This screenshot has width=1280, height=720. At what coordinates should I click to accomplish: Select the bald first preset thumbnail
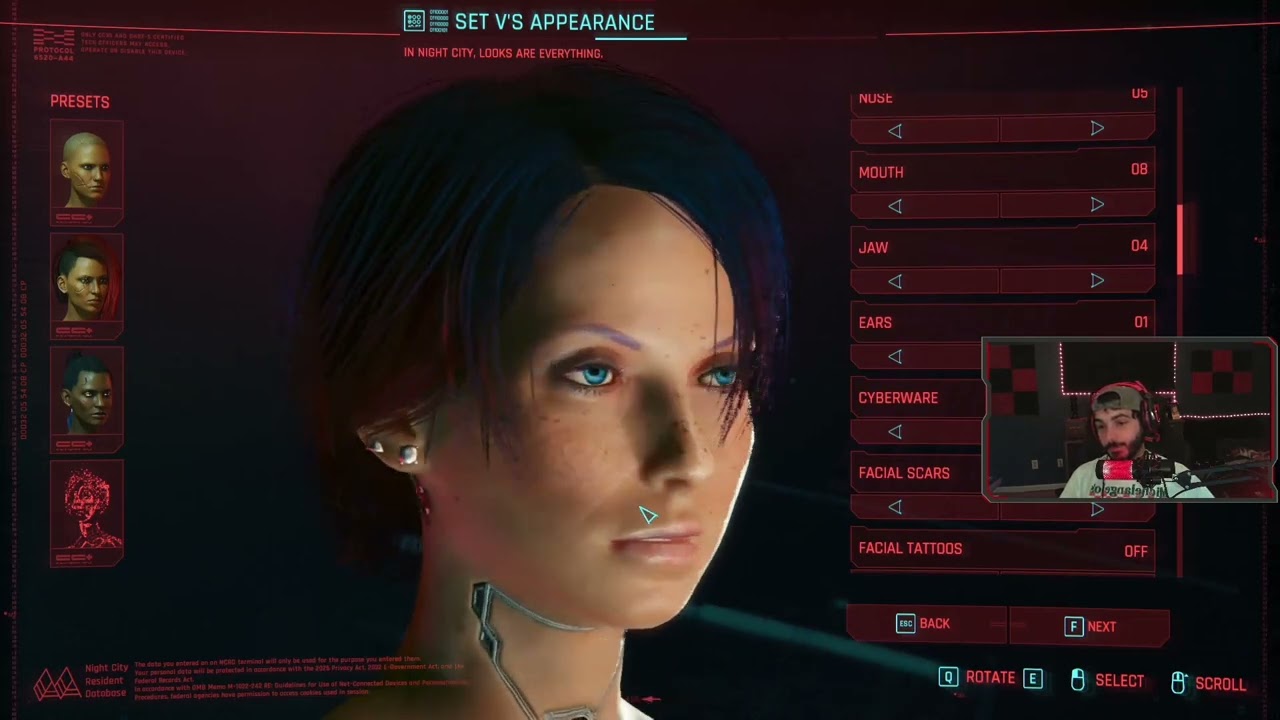86,168
